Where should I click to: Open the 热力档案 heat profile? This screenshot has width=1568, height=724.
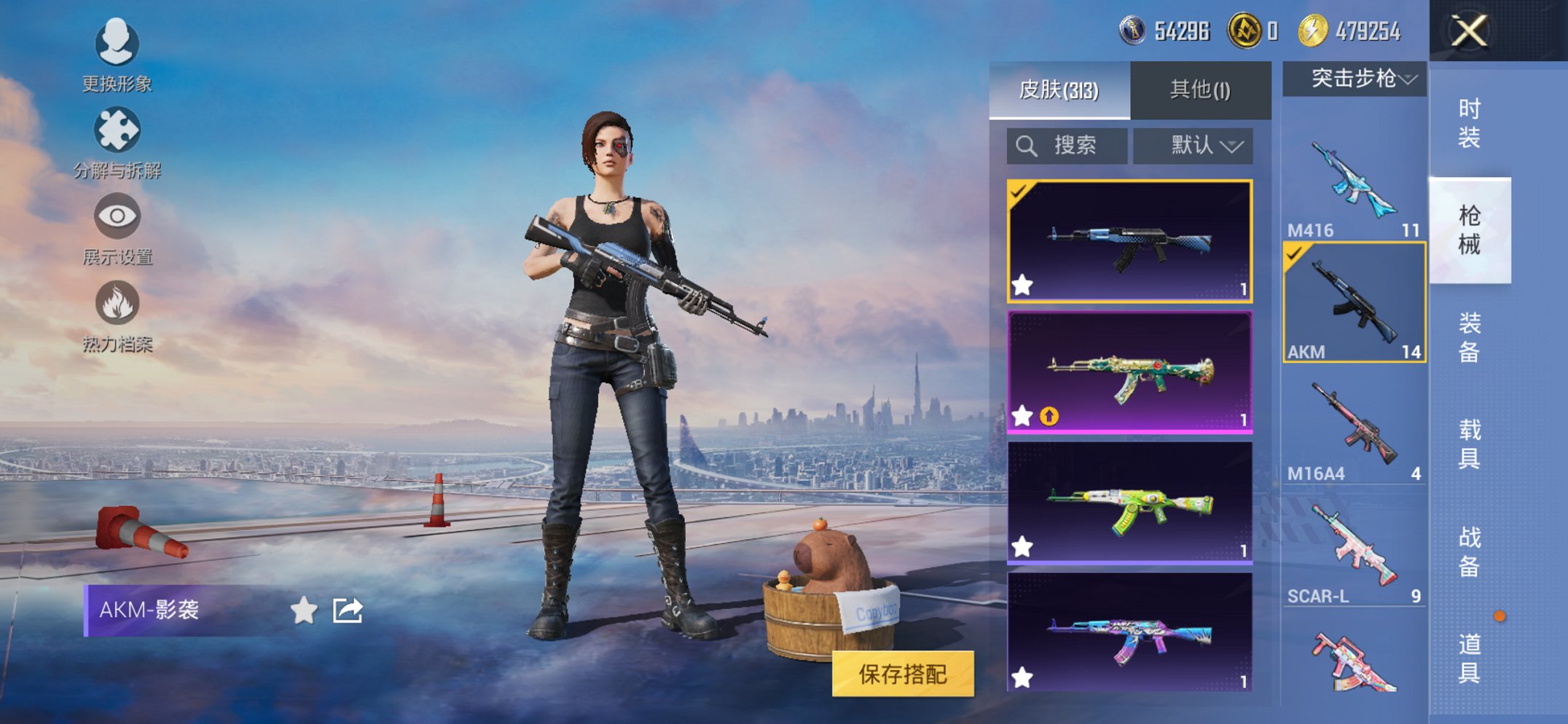[x=117, y=302]
